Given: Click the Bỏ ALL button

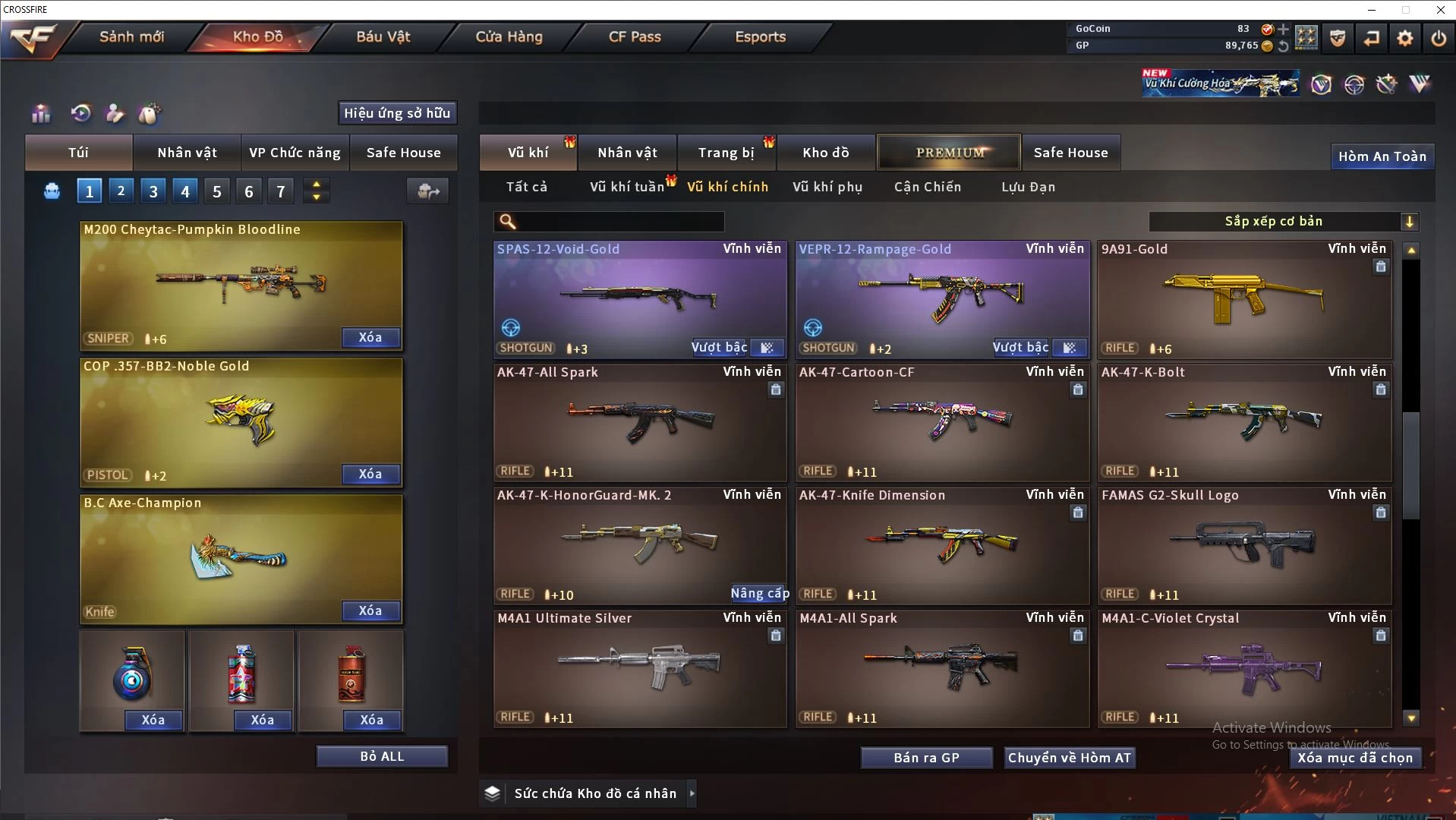Looking at the screenshot, I should (382, 757).
